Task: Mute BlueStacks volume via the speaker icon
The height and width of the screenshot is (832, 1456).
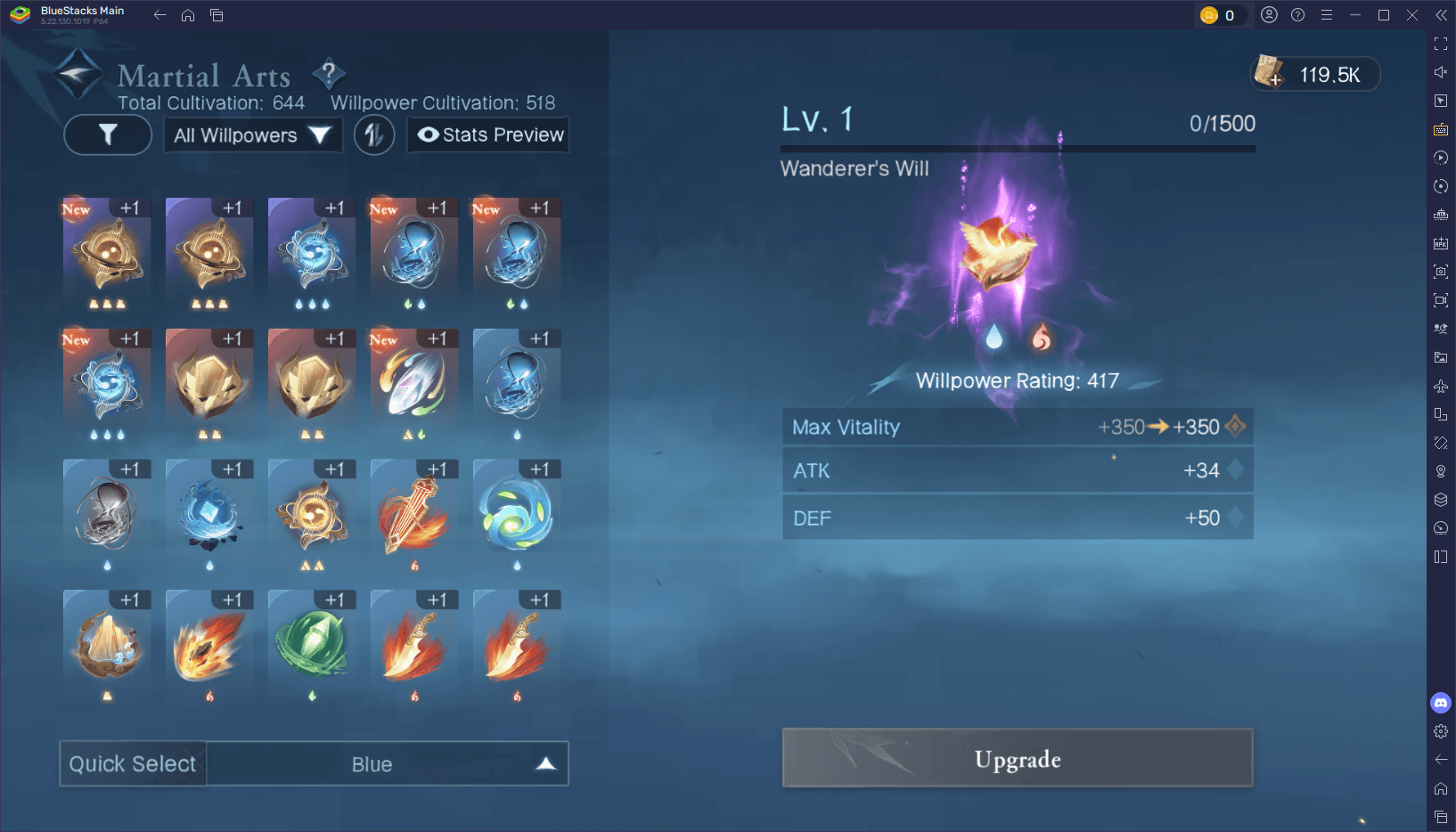Action: (1440, 72)
